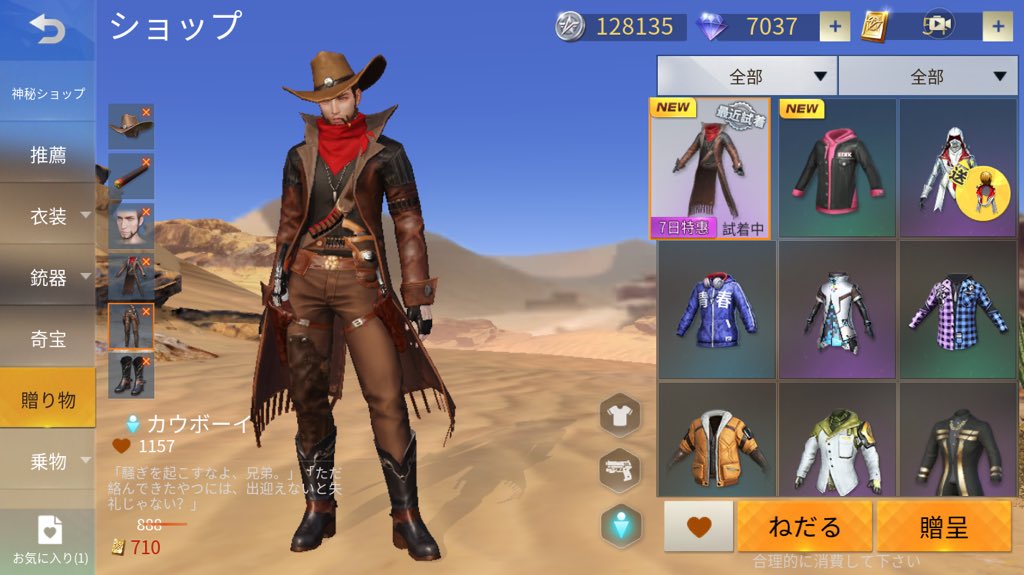The height and width of the screenshot is (575, 1024).
Task: Open the 乗物 category
Action: tap(48, 461)
